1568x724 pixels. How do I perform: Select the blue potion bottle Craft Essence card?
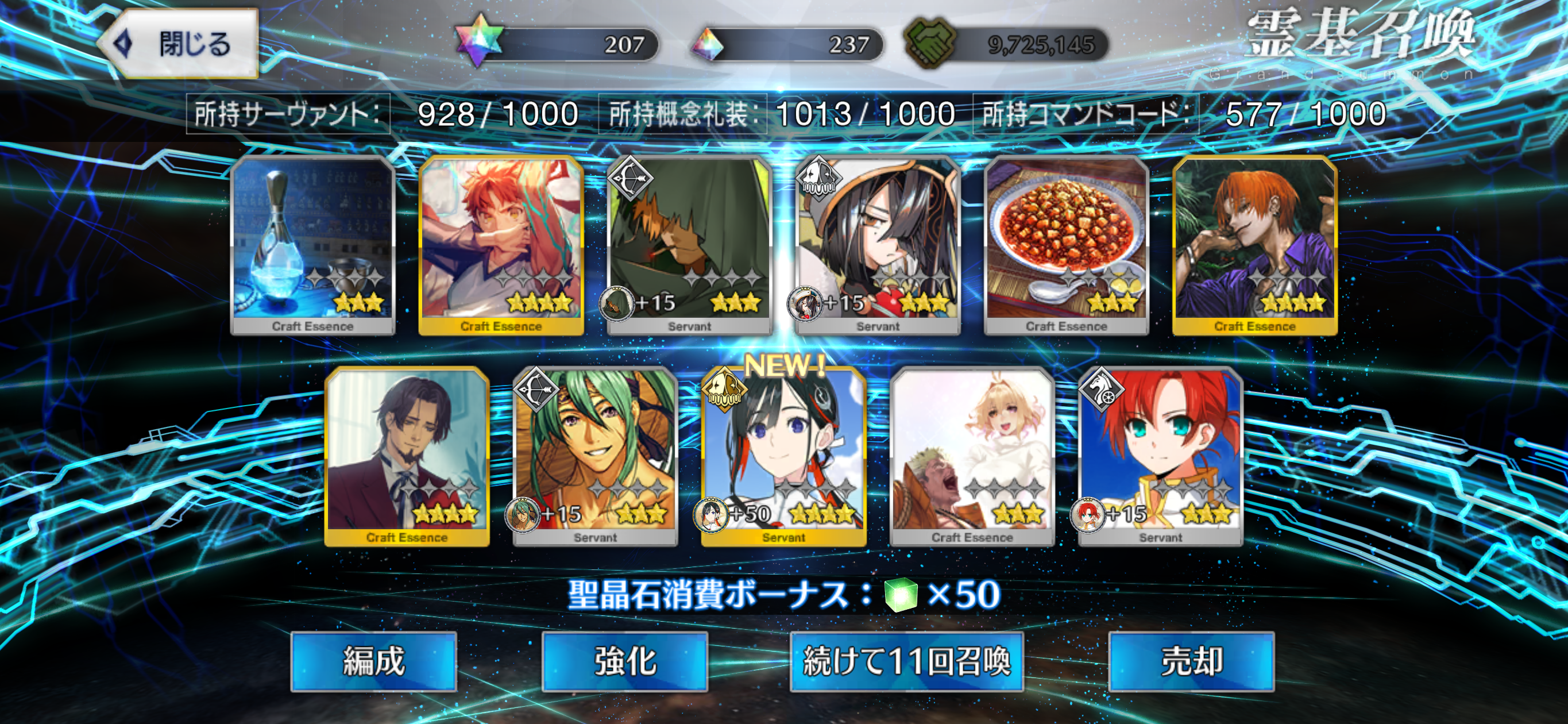(313, 244)
